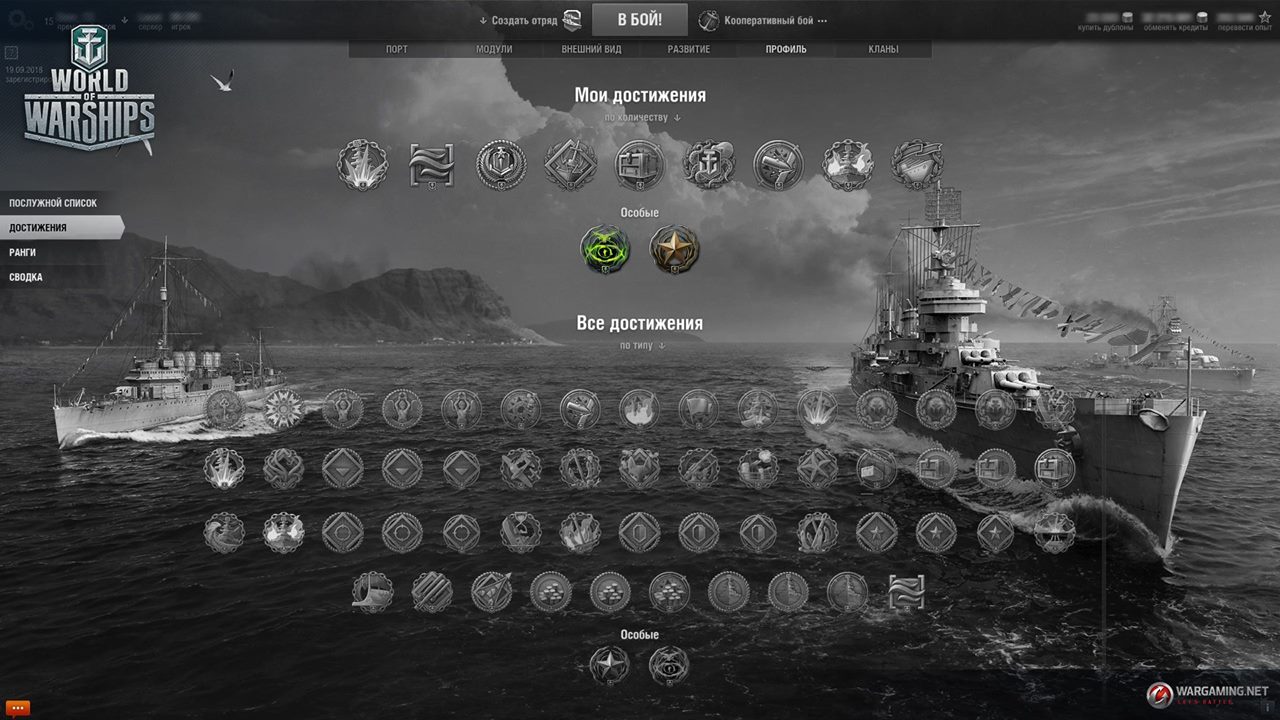1280x720 pixels.
Task: Select the green eye special achievement
Action: tap(606, 250)
